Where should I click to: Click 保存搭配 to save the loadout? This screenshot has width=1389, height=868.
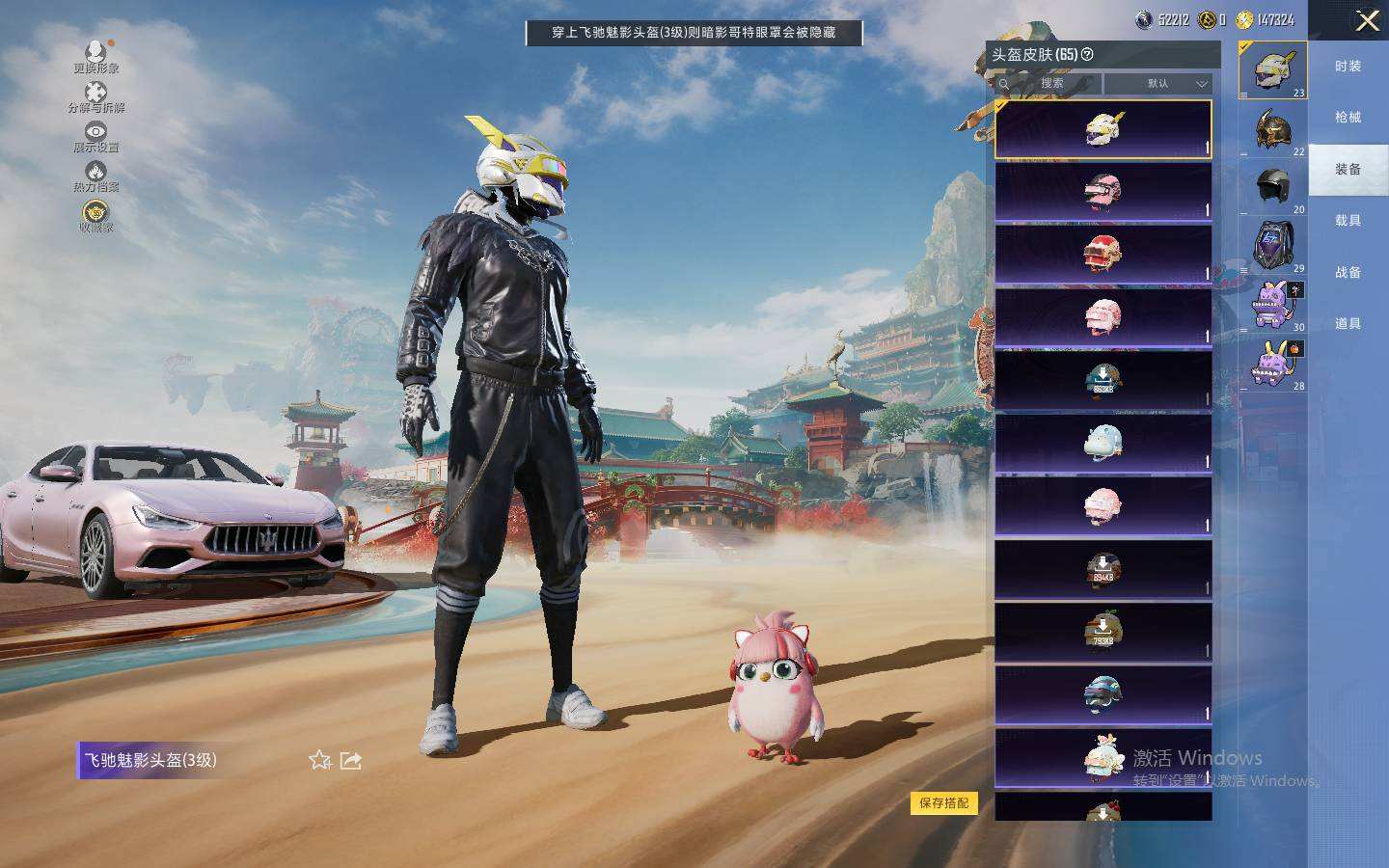click(x=943, y=802)
